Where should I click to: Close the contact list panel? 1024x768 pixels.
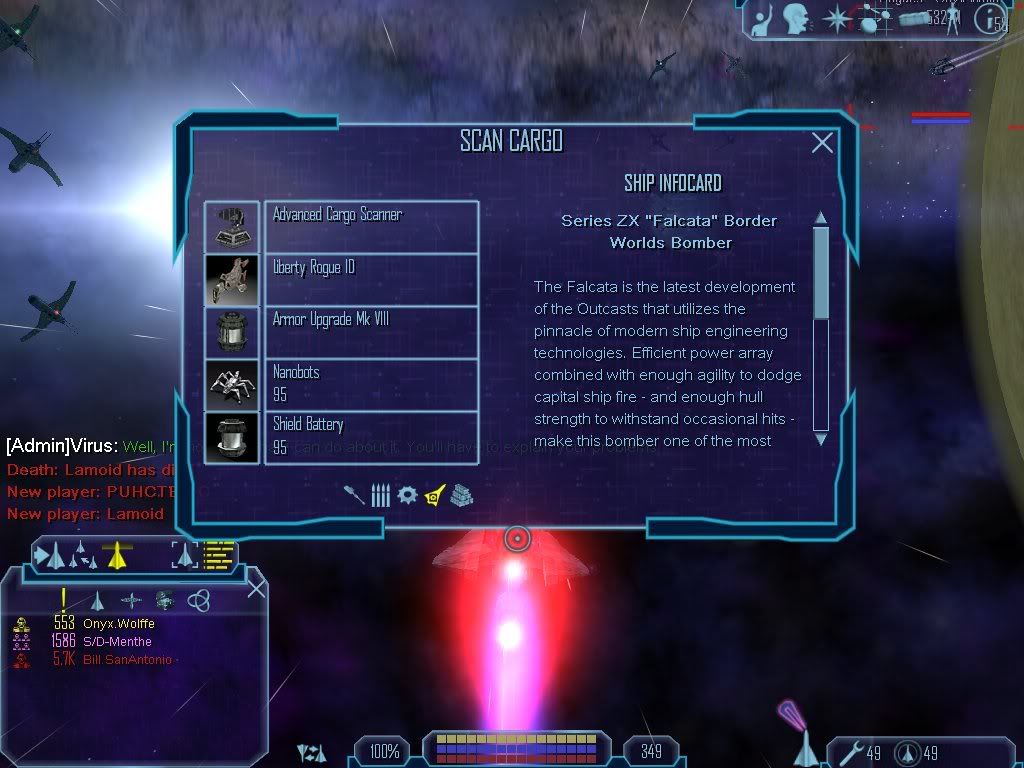coord(256,588)
